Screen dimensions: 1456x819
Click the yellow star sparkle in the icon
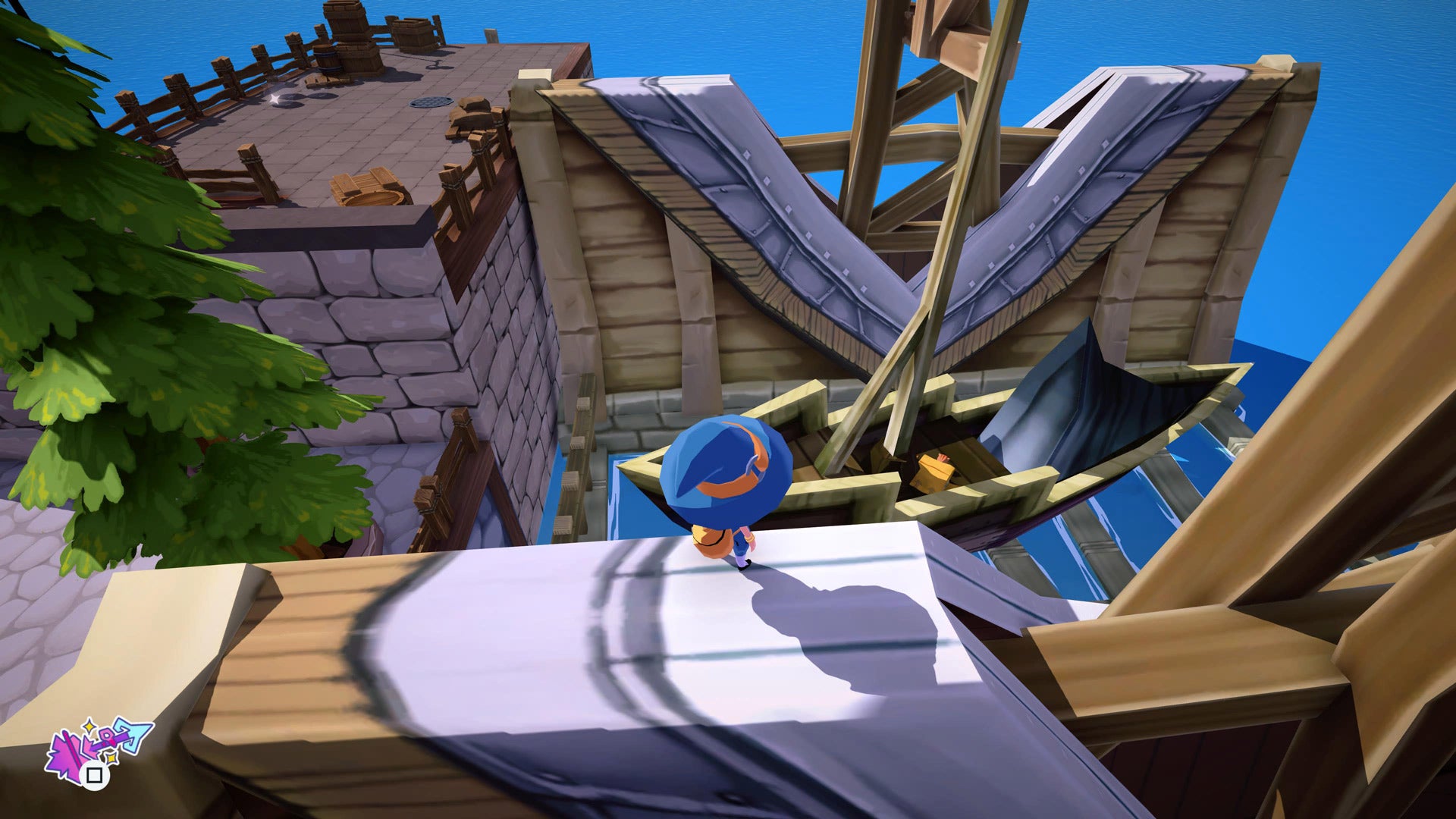[89, 726]
